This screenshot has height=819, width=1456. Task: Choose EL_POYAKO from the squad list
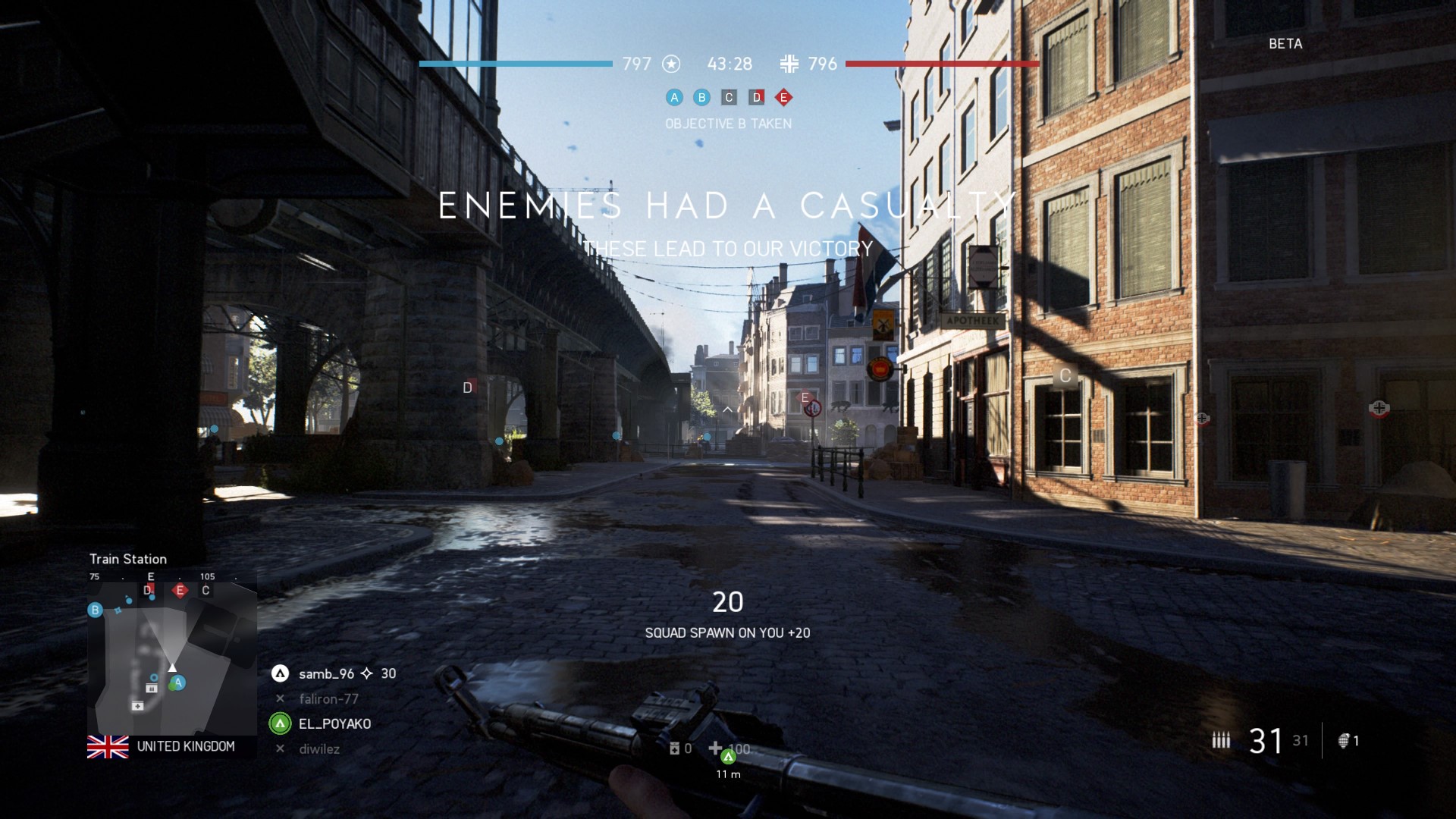334,723
